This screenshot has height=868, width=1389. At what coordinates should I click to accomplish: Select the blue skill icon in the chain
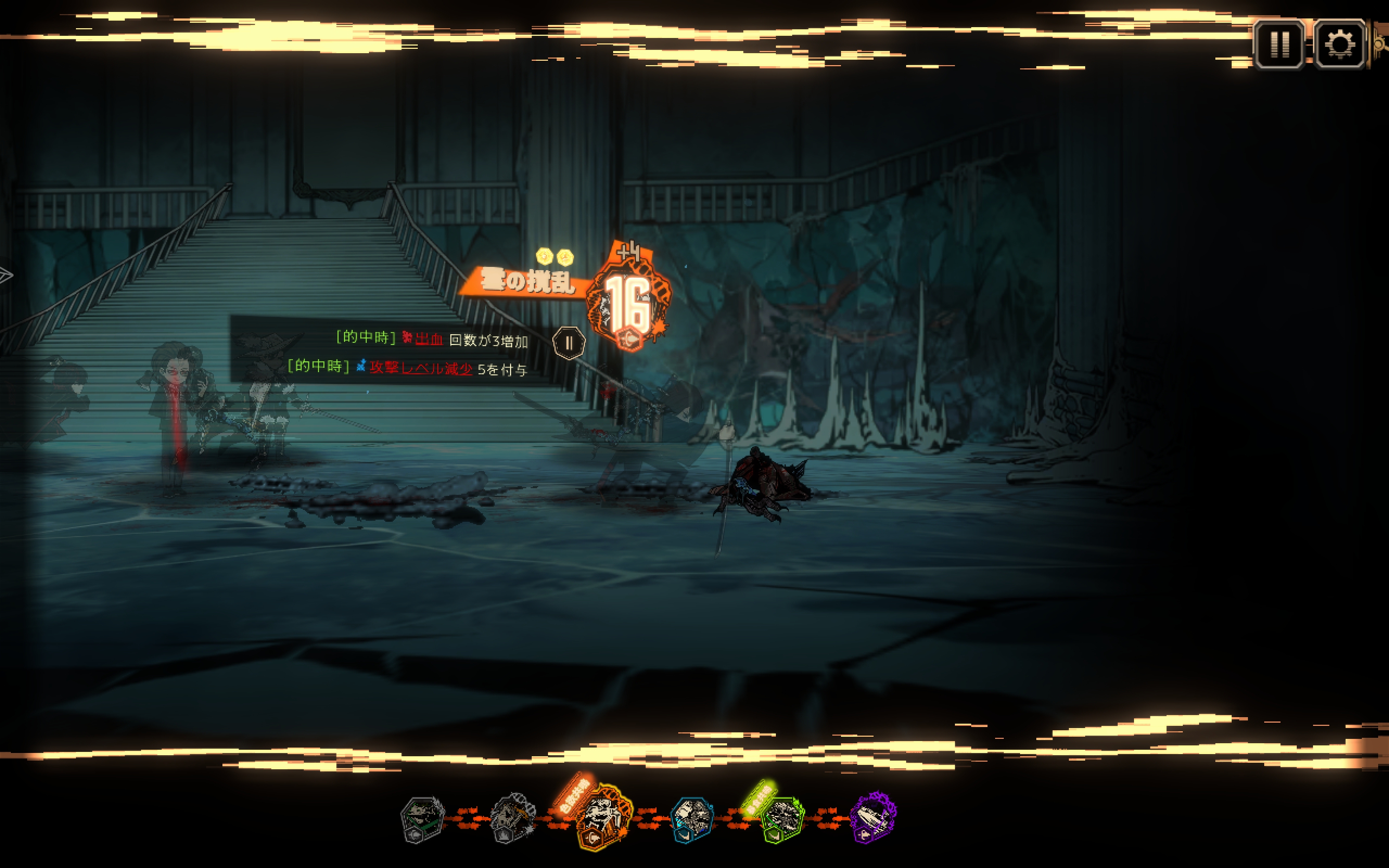click(692, 818)
